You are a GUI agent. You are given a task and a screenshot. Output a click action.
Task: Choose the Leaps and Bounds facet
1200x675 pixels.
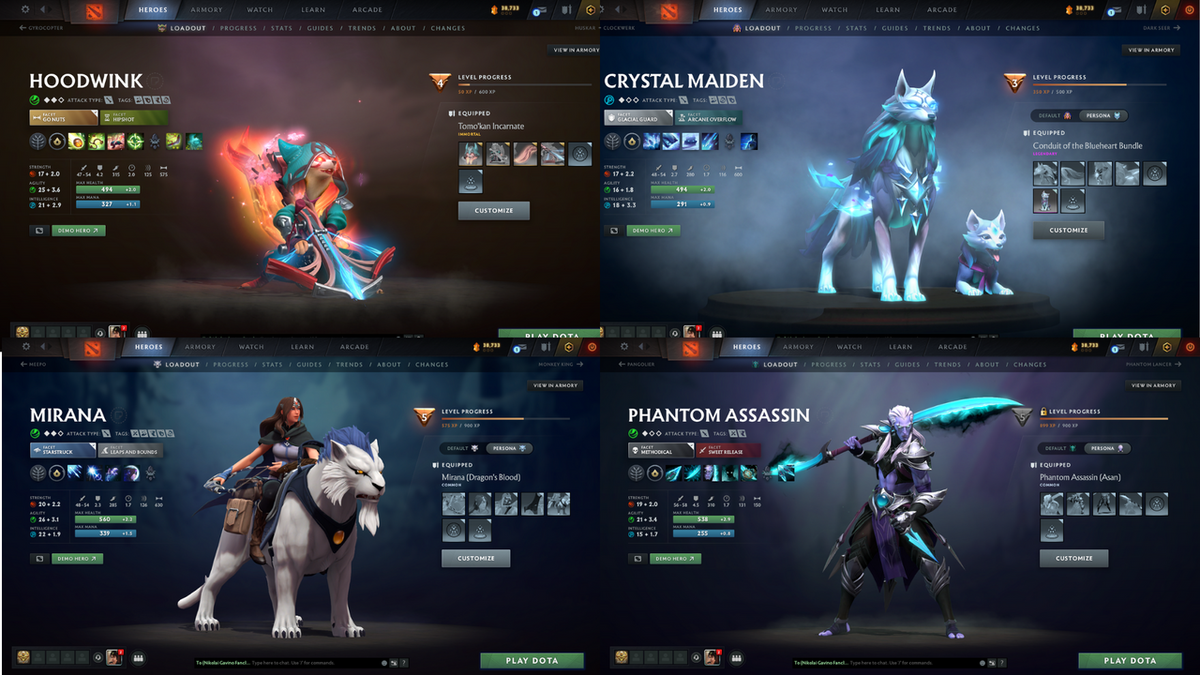click(131, 451)
